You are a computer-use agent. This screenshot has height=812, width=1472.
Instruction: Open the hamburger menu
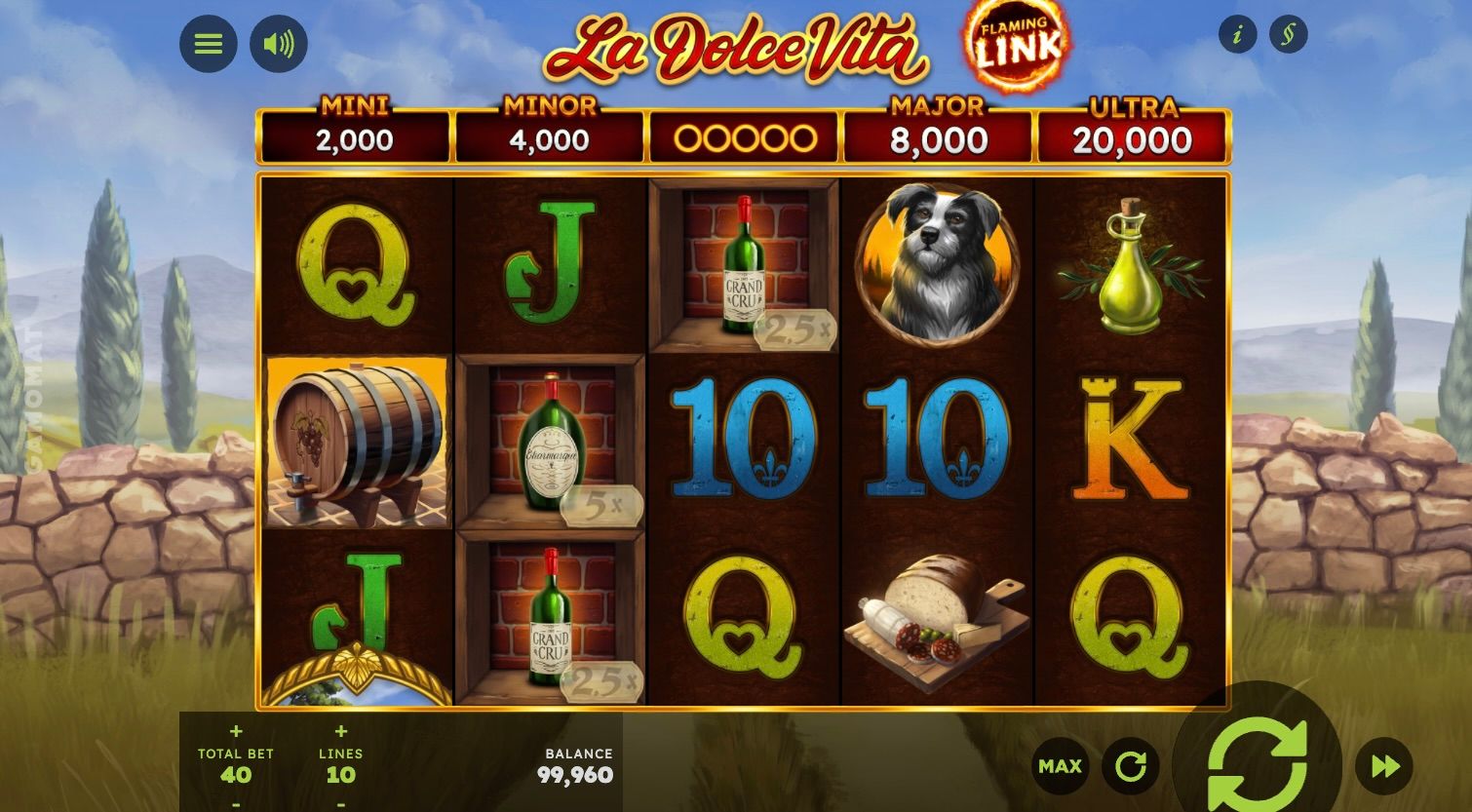click(x=208, y=43)
